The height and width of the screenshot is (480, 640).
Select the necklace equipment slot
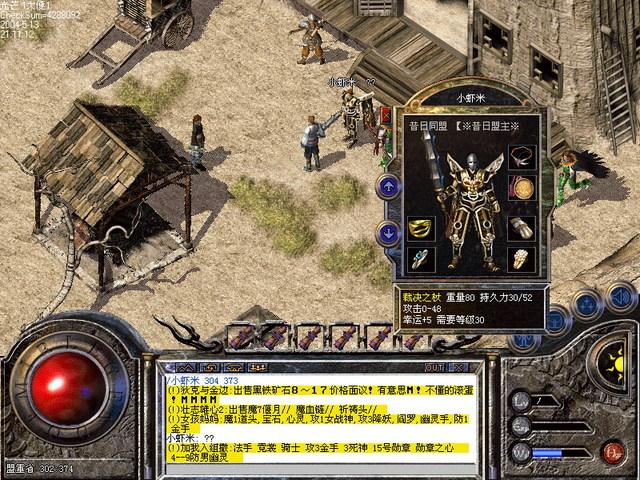click(520, 157)
